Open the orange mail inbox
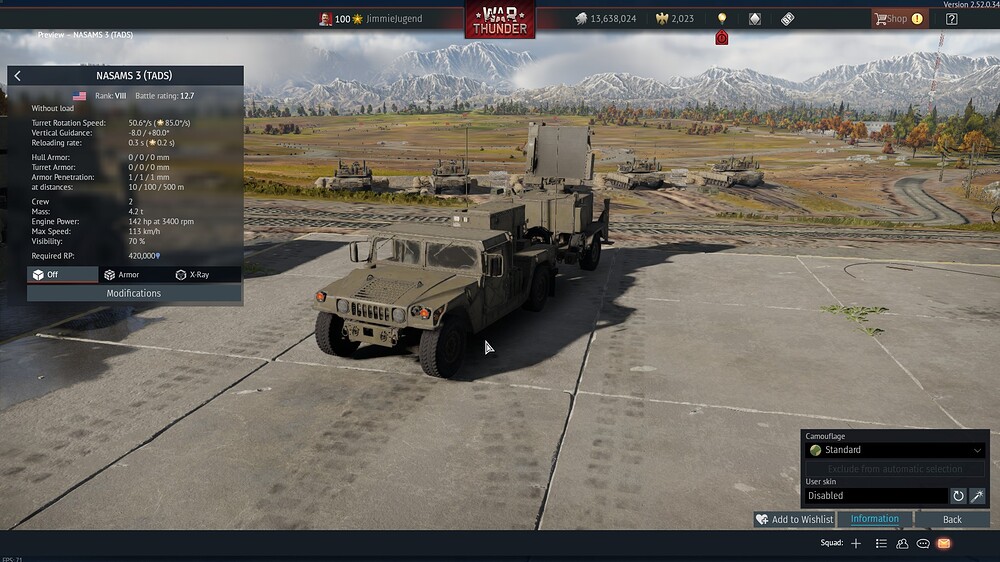The image size is (1000, 562). (944, 543)
